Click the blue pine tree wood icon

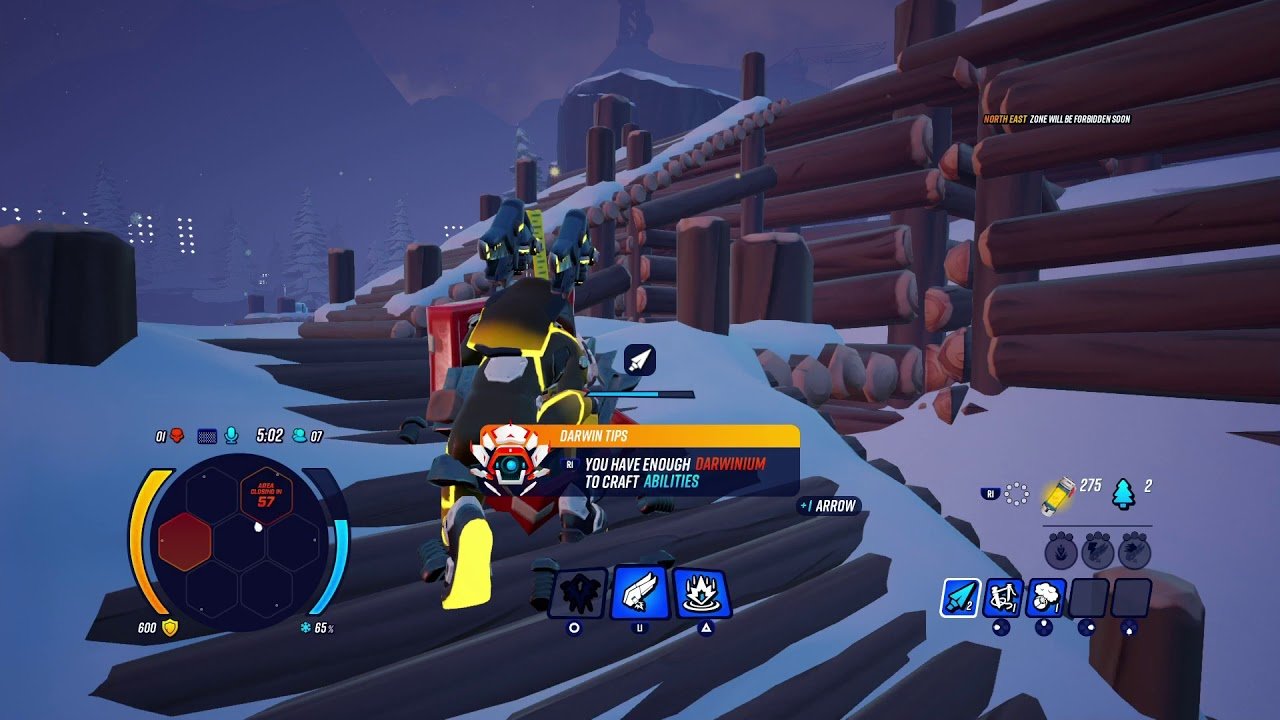click(1124, 492)
